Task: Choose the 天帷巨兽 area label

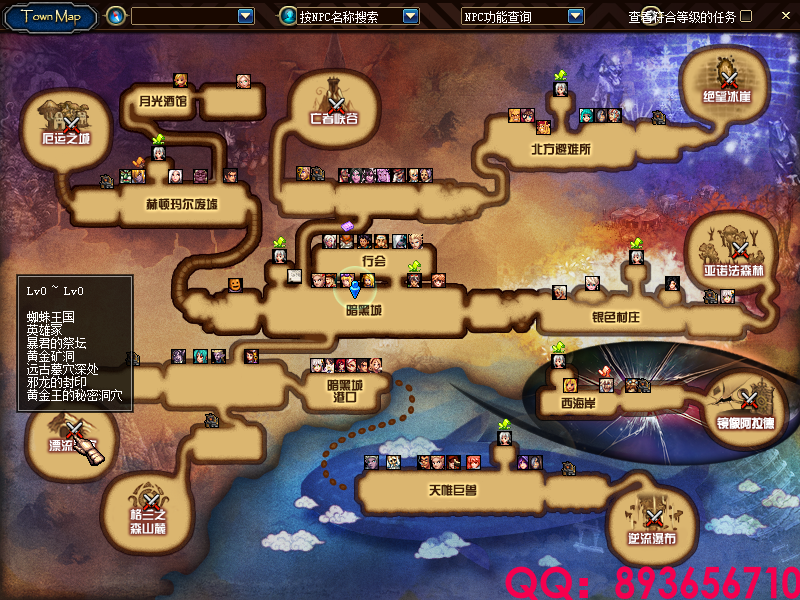Action: tap(453, 491)
